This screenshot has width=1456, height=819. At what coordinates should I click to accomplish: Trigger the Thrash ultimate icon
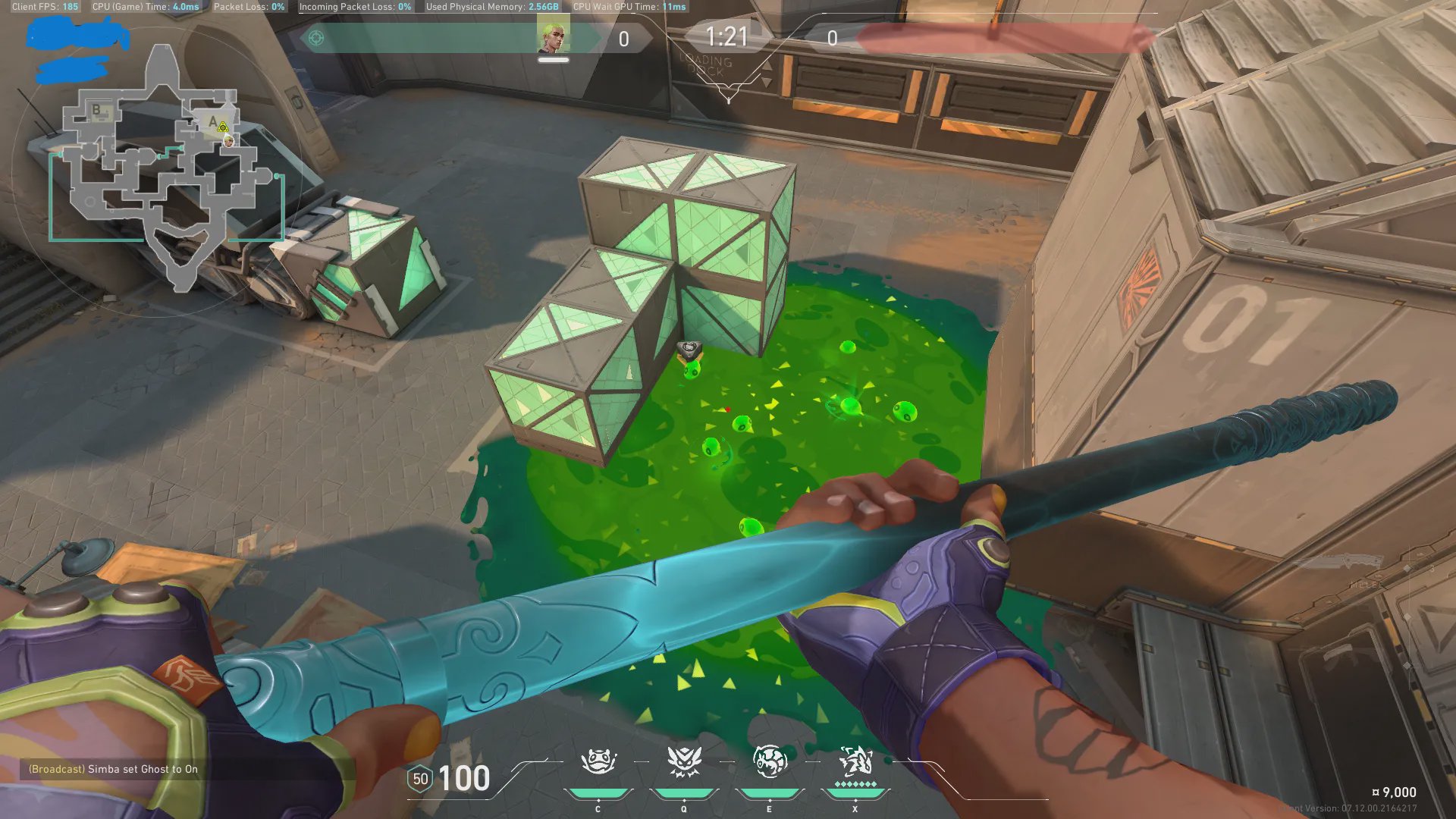855,761
